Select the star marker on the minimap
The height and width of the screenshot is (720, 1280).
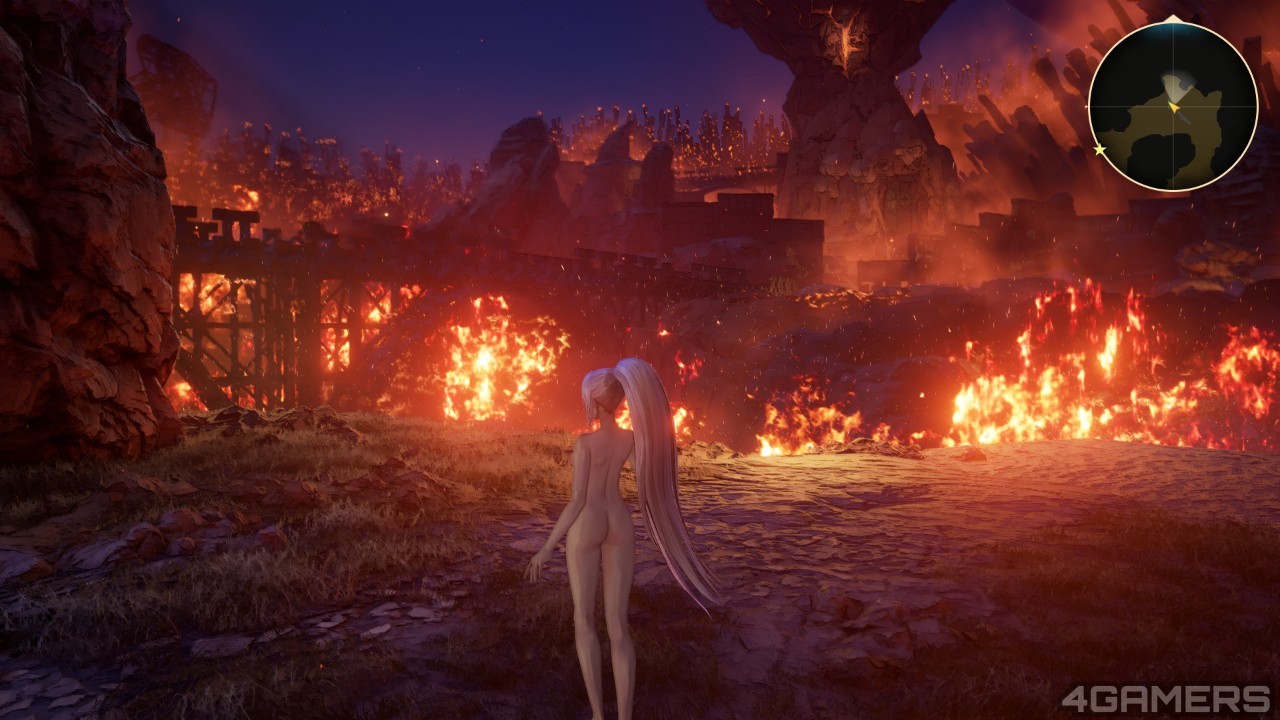1100,150
